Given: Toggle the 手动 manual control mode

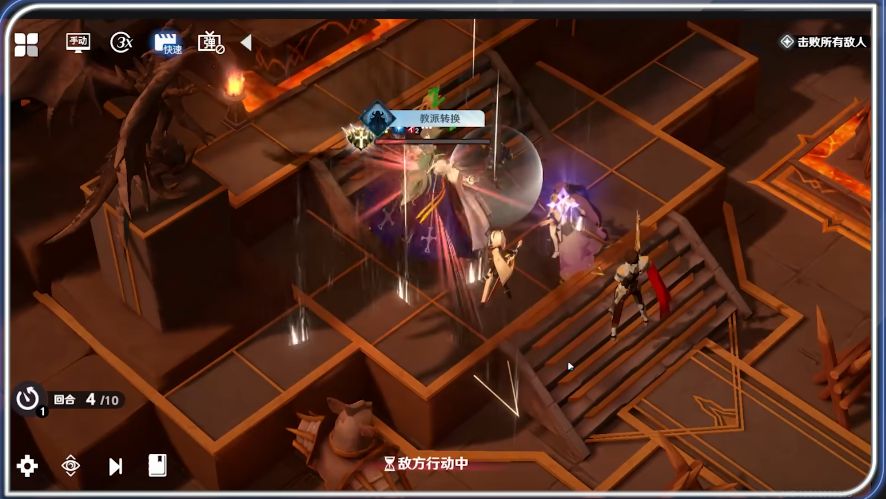Looking at the screenshot, I should point(78,42).
